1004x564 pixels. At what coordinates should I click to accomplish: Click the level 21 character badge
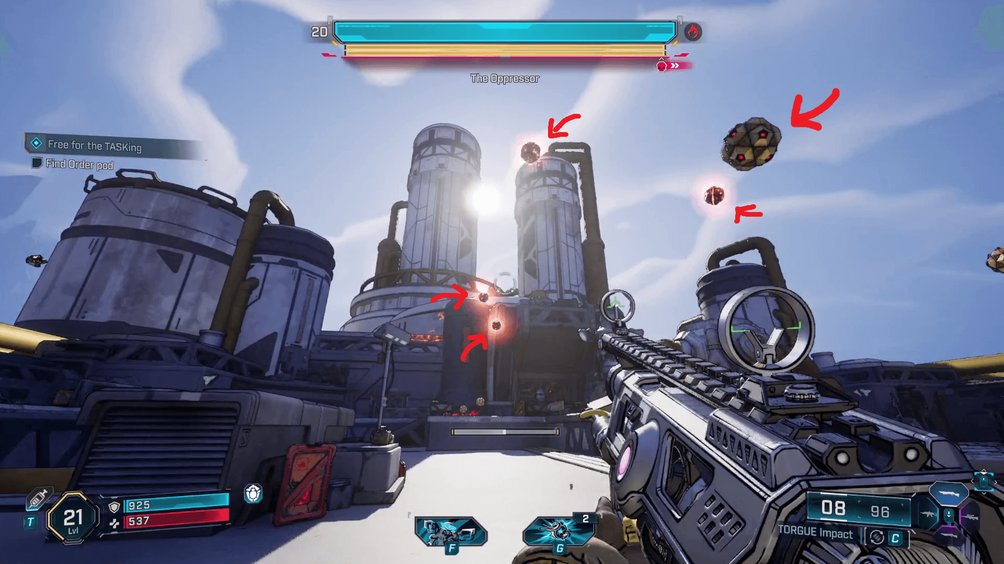point(73,516)
